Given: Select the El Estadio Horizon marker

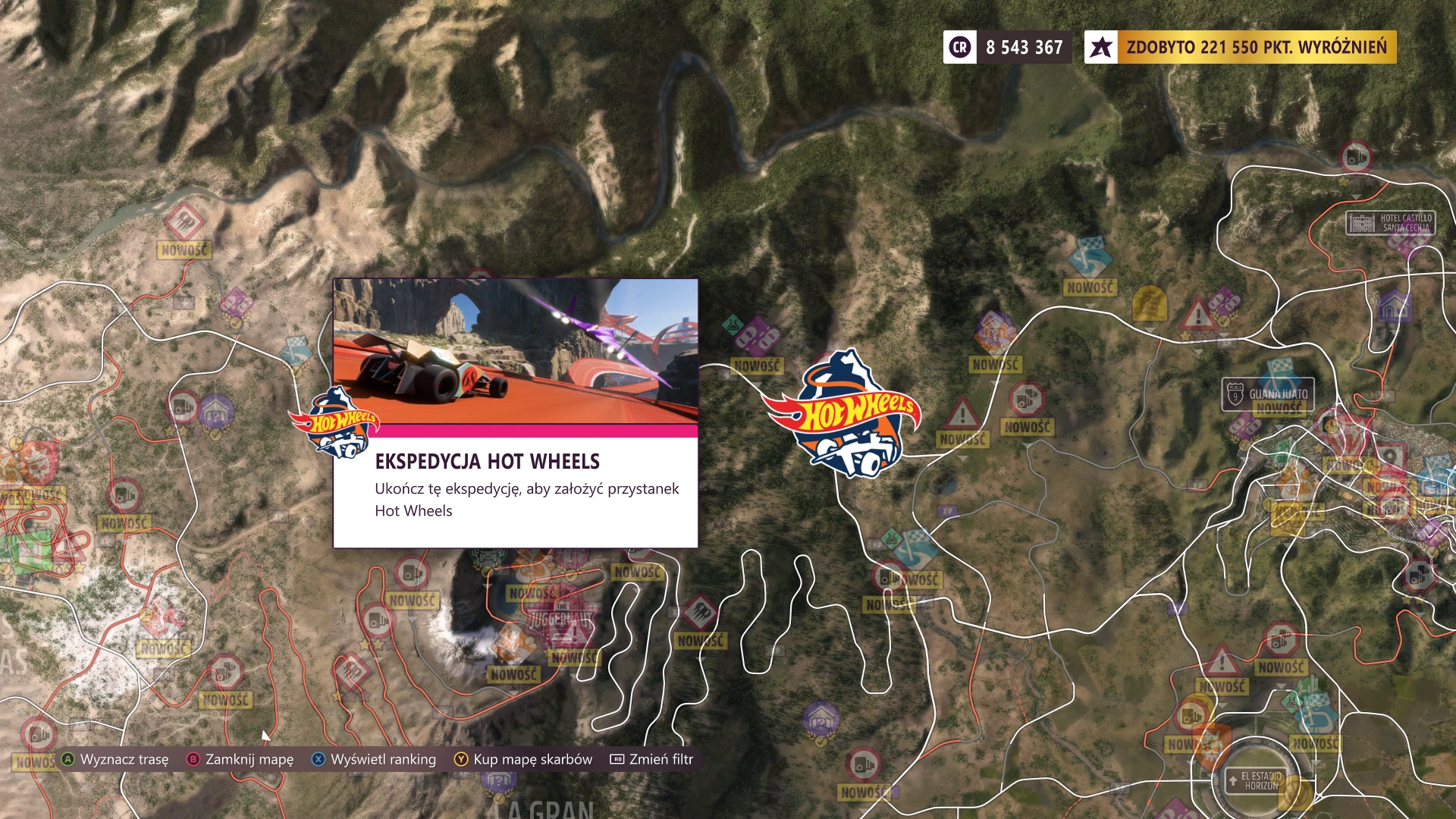Looking at the screenshot, I should click(x=1260, y=780).
